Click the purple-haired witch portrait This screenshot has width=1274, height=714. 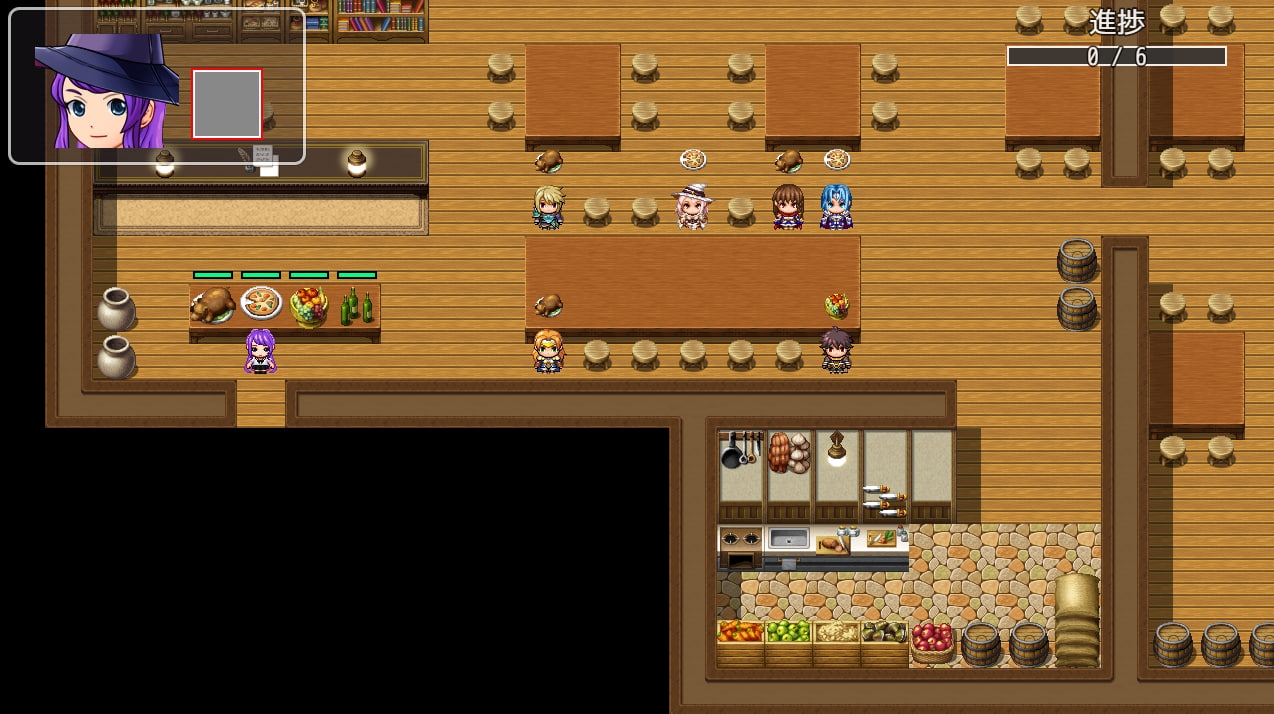pyautogui.click(x=105, y=92)
